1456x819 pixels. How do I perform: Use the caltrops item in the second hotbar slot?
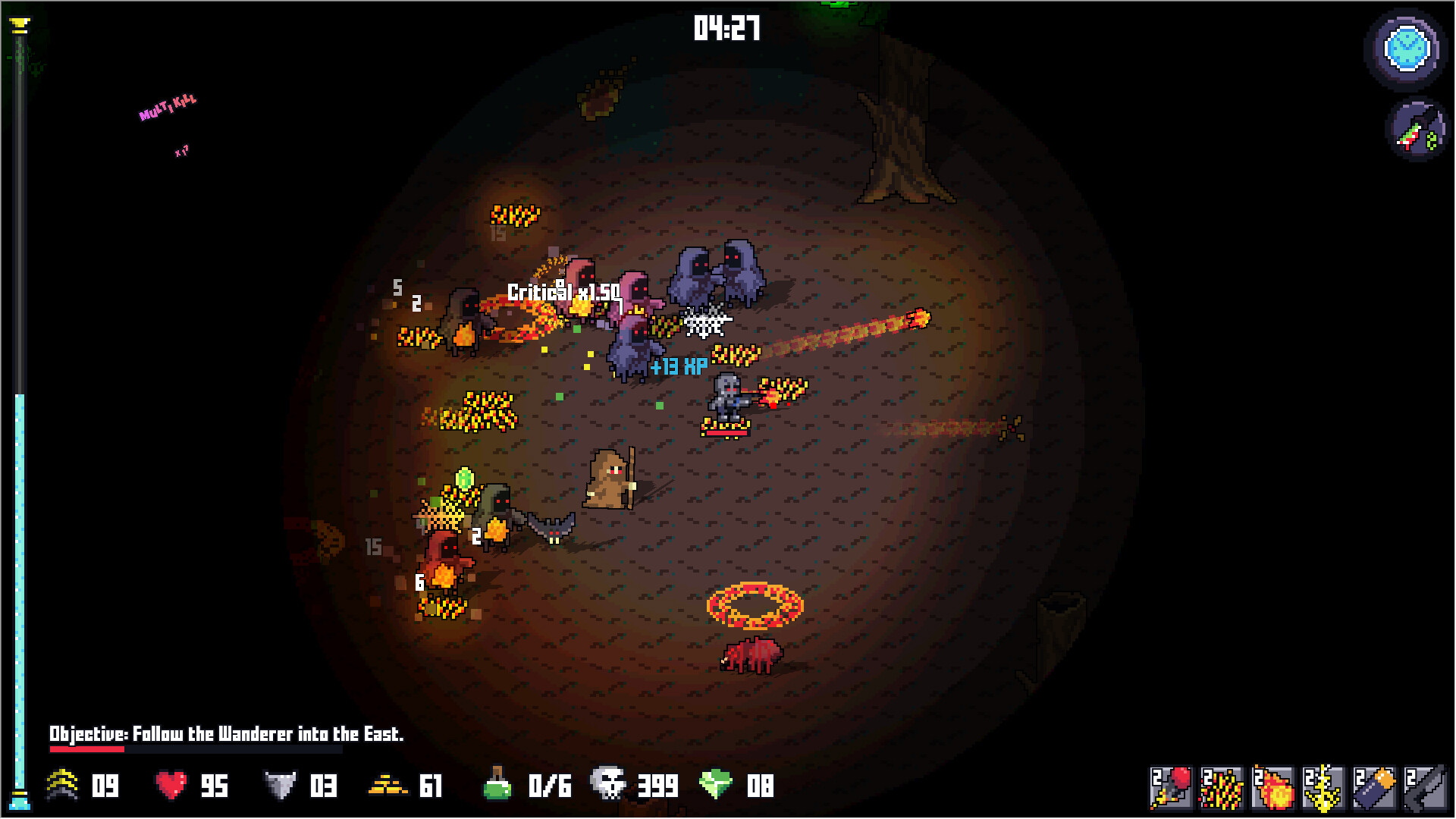click(1222, 789)
